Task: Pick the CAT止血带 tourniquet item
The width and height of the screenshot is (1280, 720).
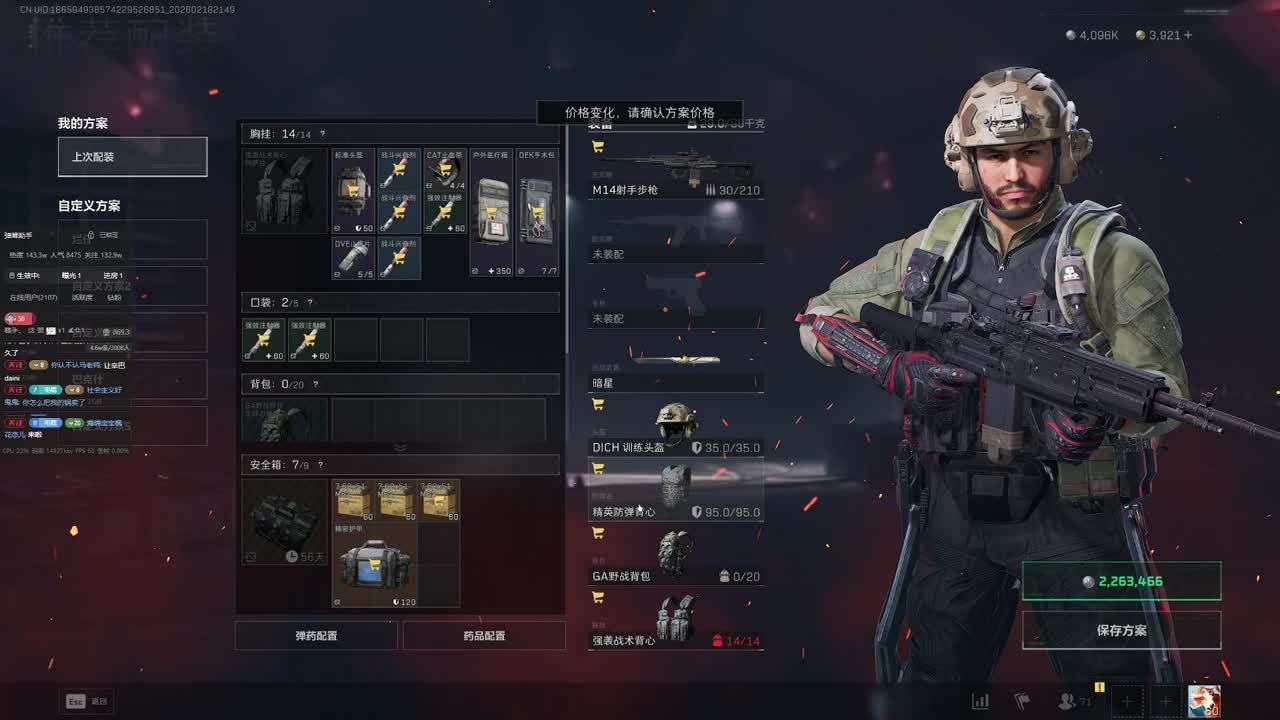Action: pyautogui.click(x=445, y=170)
